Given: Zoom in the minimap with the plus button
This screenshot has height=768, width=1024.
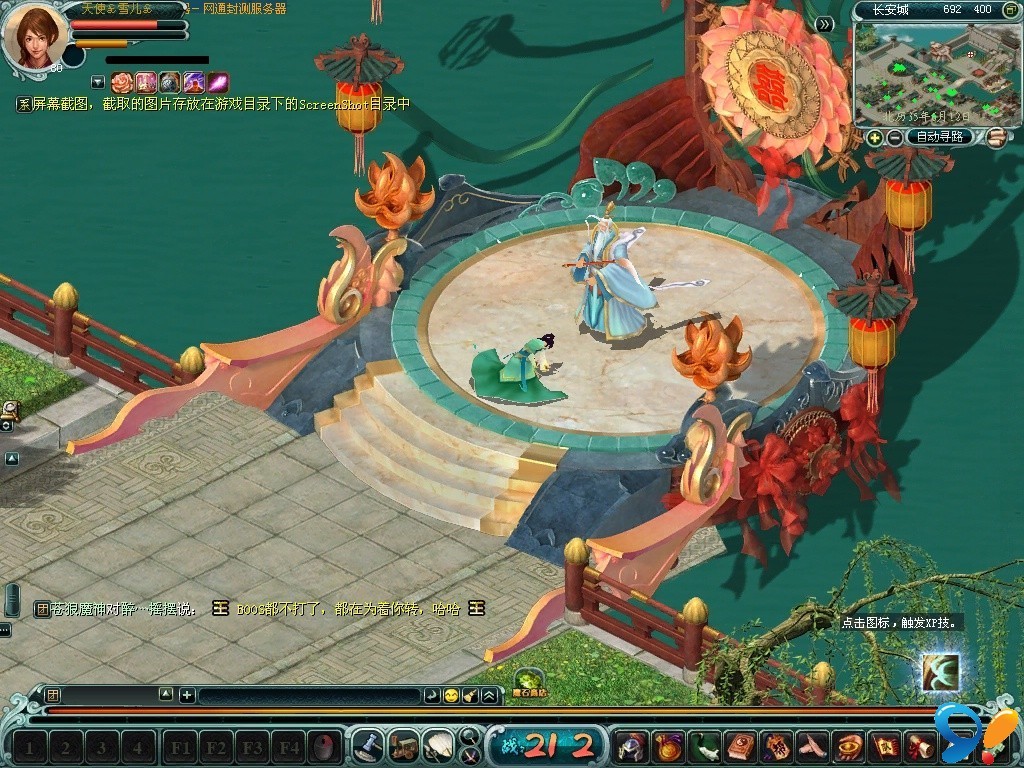Looking at the screenshot, I should tap(875, 137).
